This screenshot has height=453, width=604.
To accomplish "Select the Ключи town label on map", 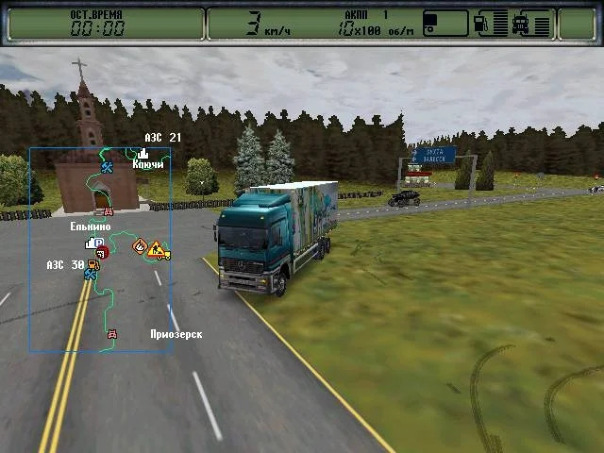I will click(x=148, y=164).
